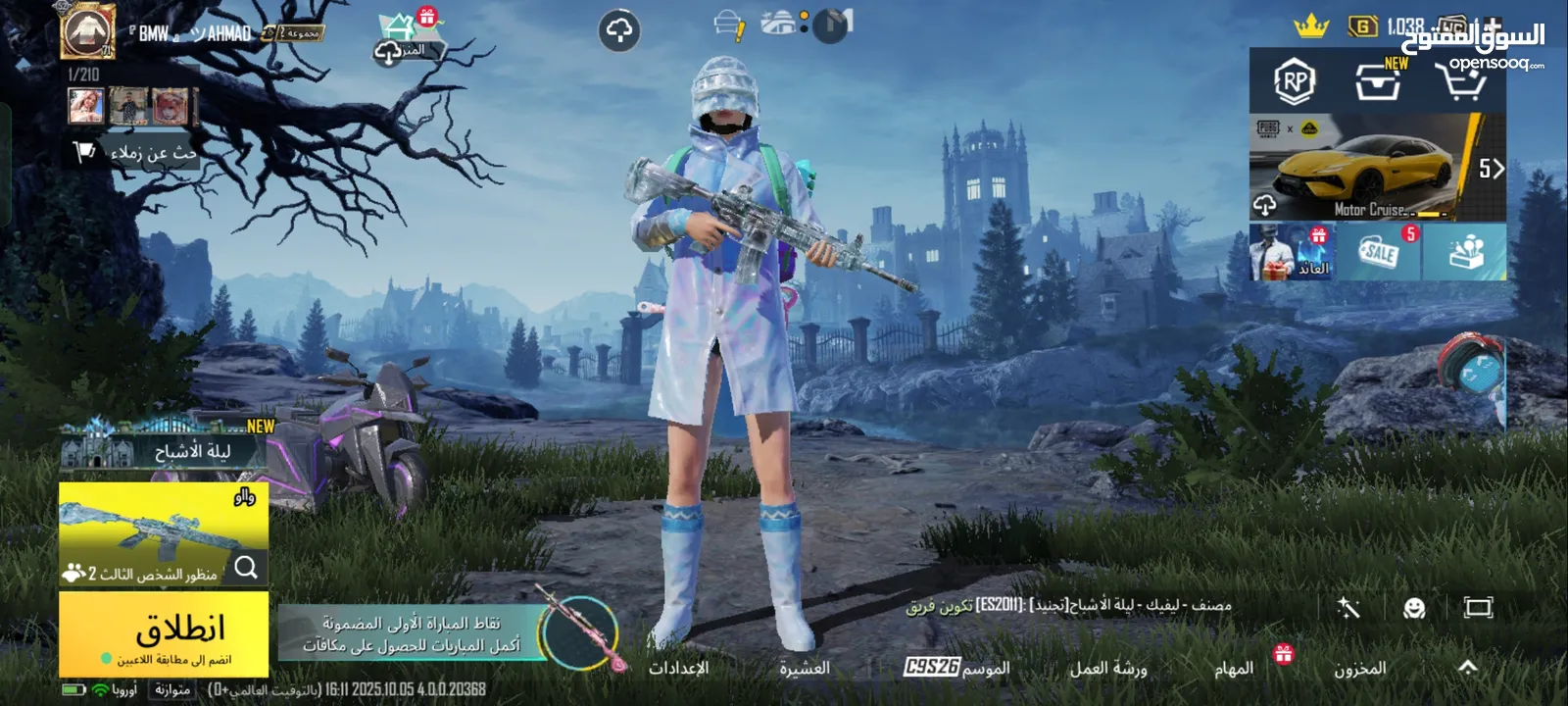Image resolution: width=1568 pixels, height=706 pixels.
Task: Open the المخزون inventory menu
Action: point(1359,669)
